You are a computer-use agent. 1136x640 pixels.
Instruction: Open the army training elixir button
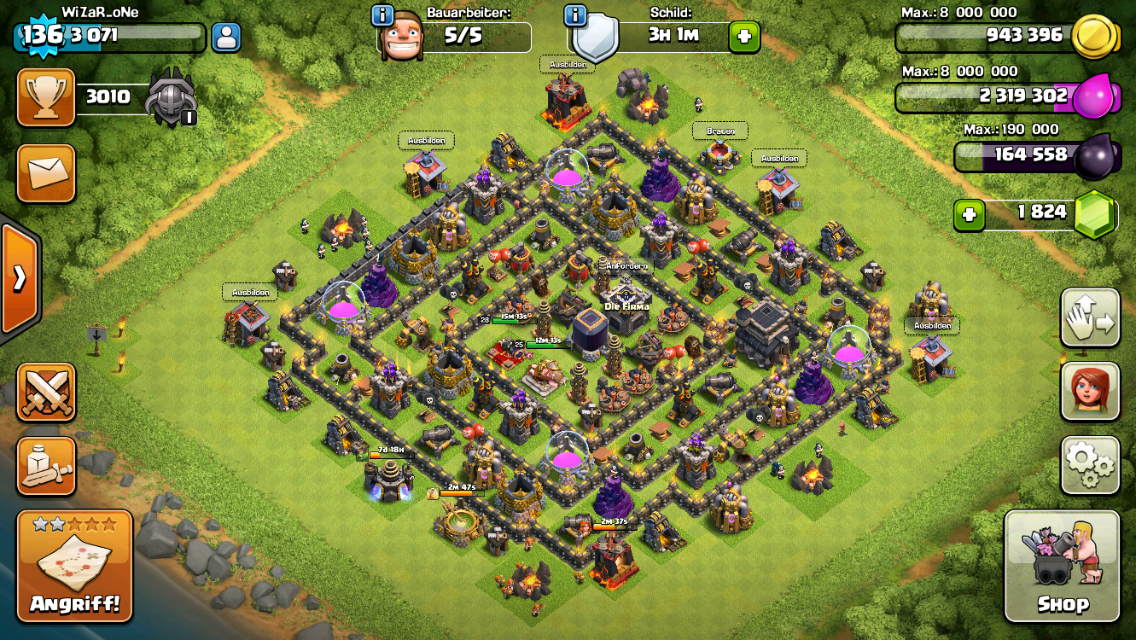[x=46, y=465]
